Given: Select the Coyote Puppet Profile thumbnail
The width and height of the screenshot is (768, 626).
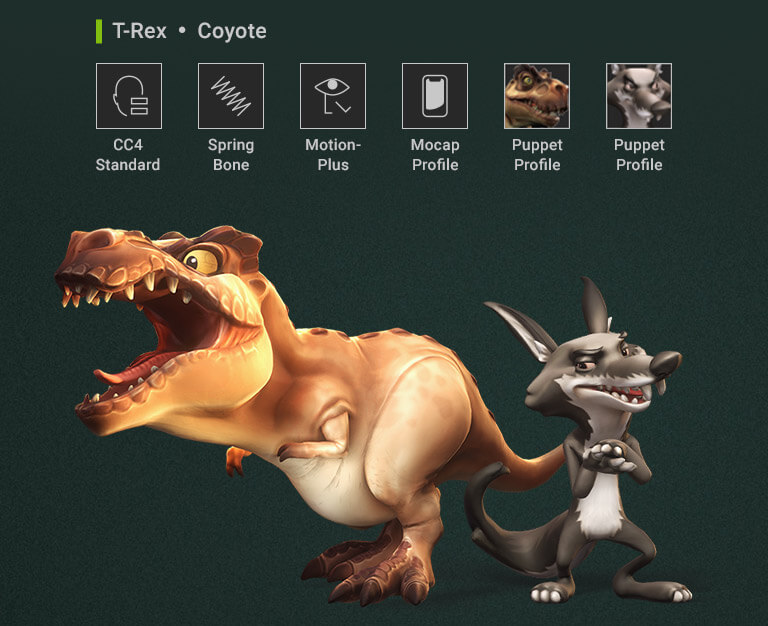Looking at the screenshot, I should click(x=639, y=96).
